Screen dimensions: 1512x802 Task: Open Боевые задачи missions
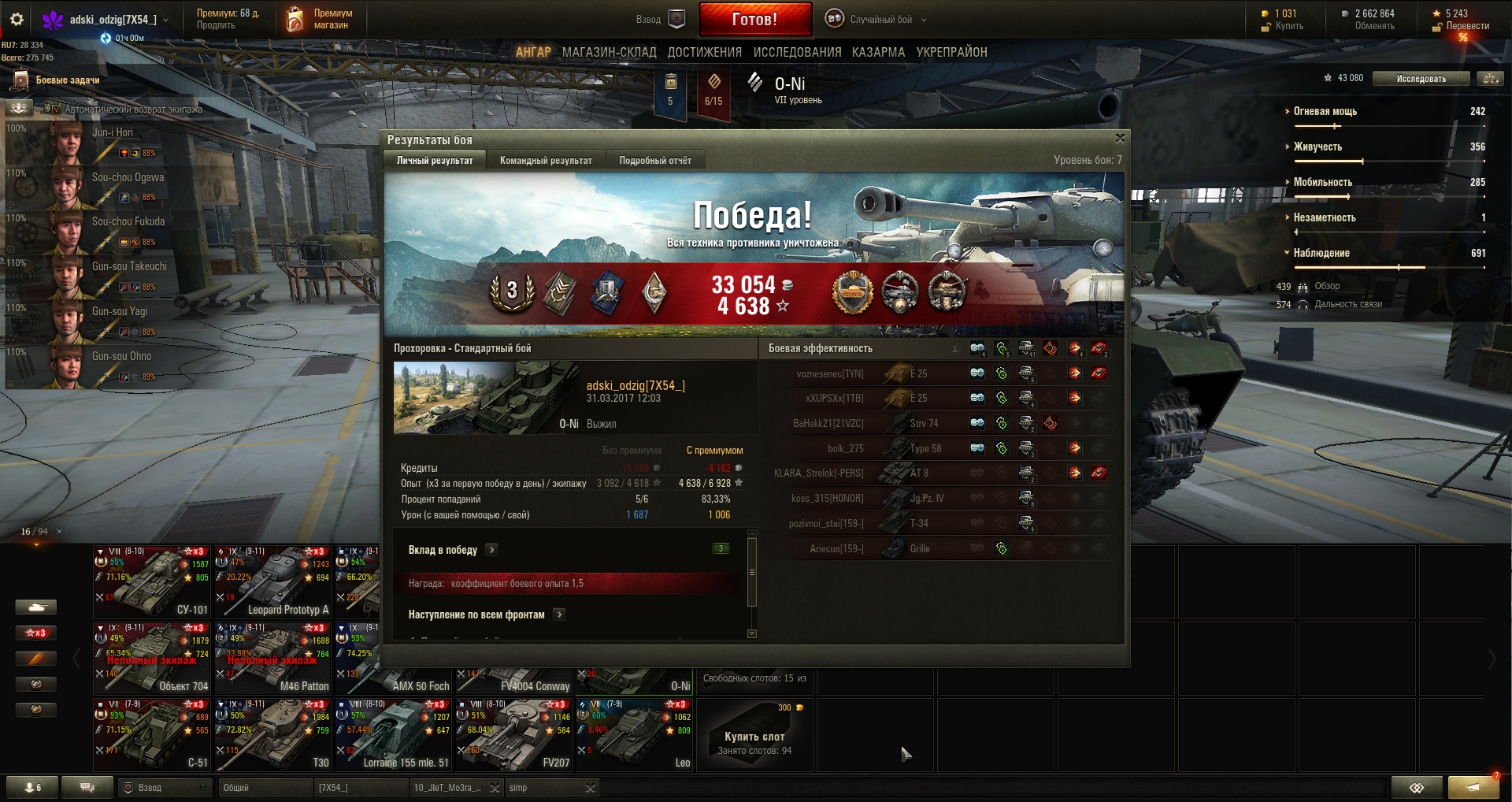pyautogui.click(x=67, y=80)
